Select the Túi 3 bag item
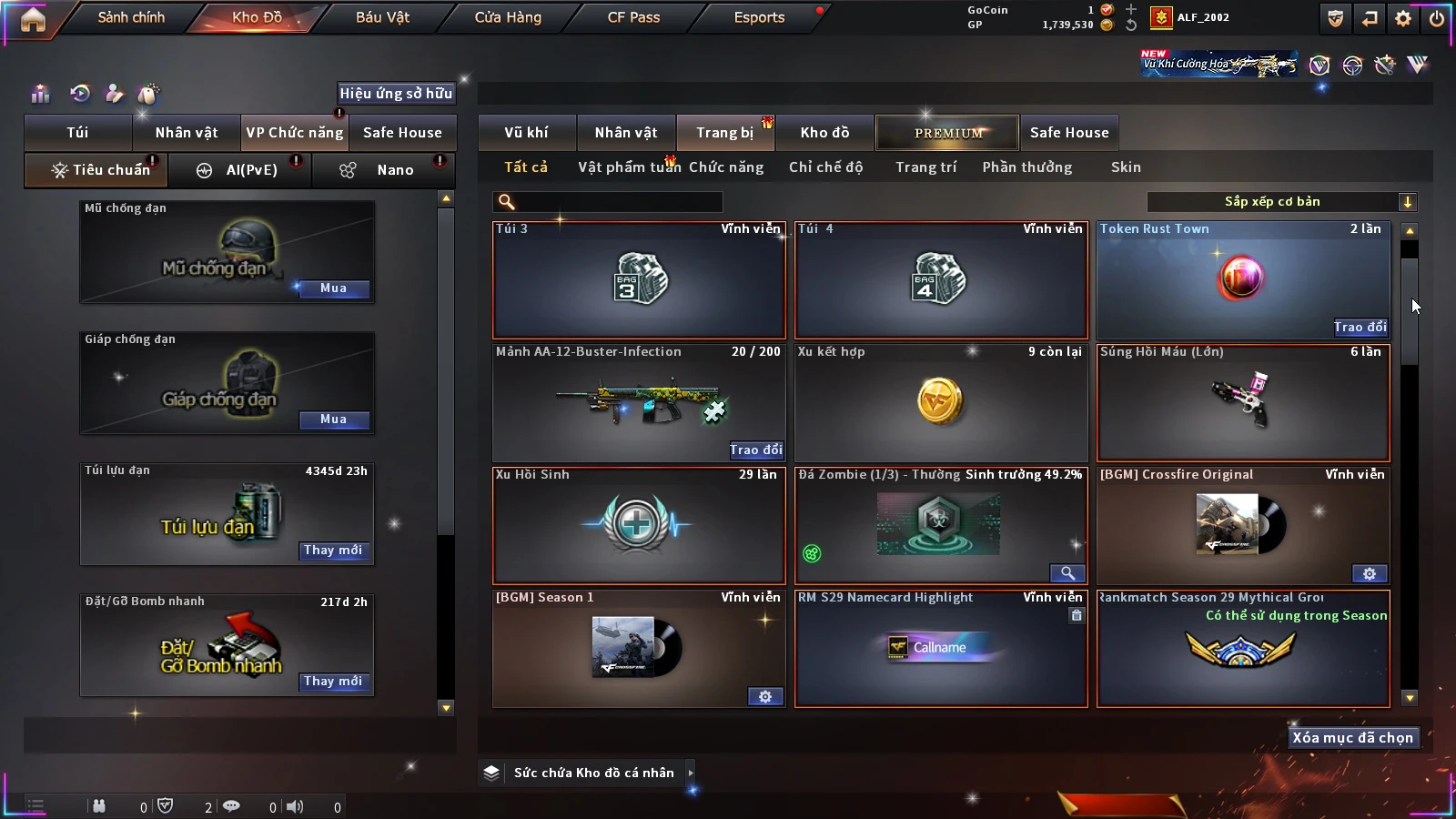The width and height of the screenshot is (1456, 819). 639,280
